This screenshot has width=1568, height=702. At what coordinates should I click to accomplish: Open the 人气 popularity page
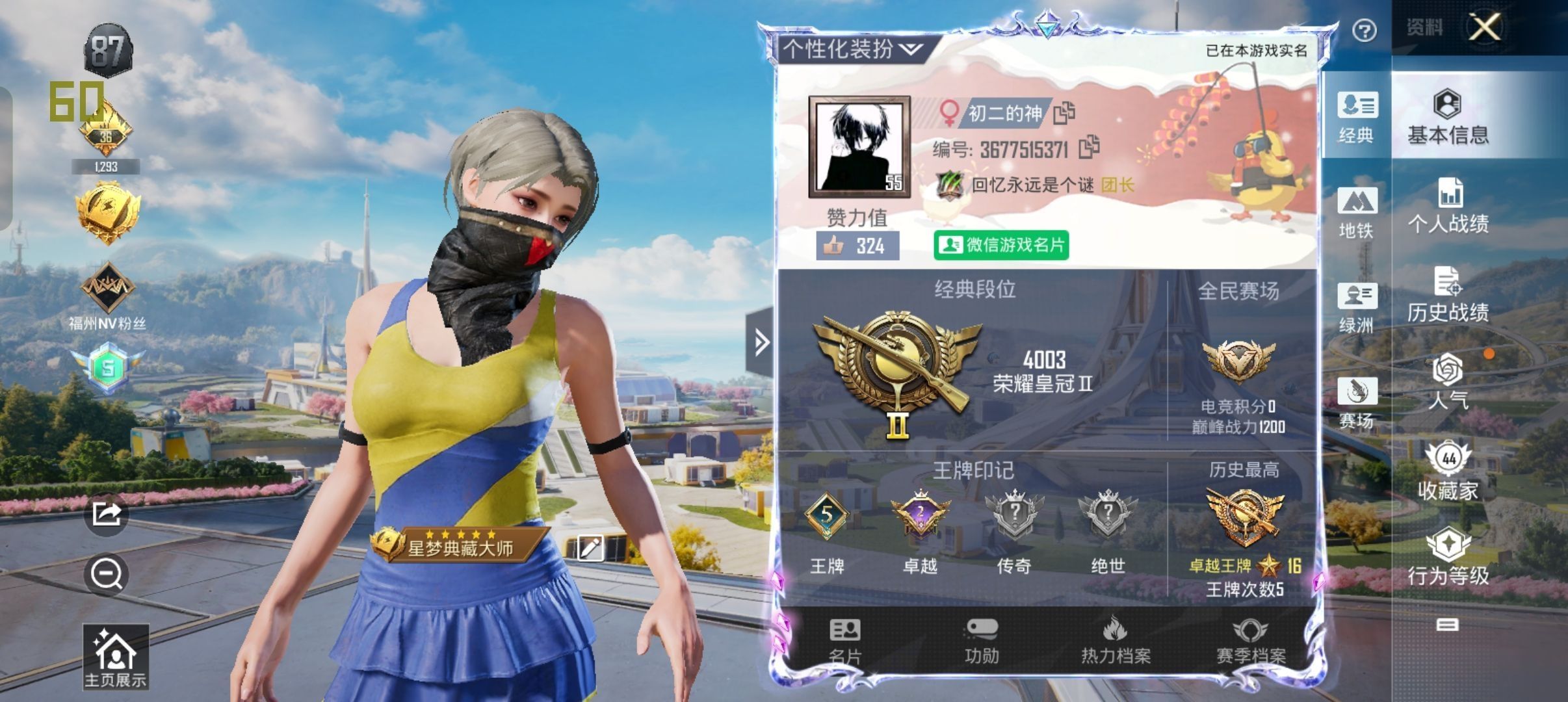(1448, 382)
